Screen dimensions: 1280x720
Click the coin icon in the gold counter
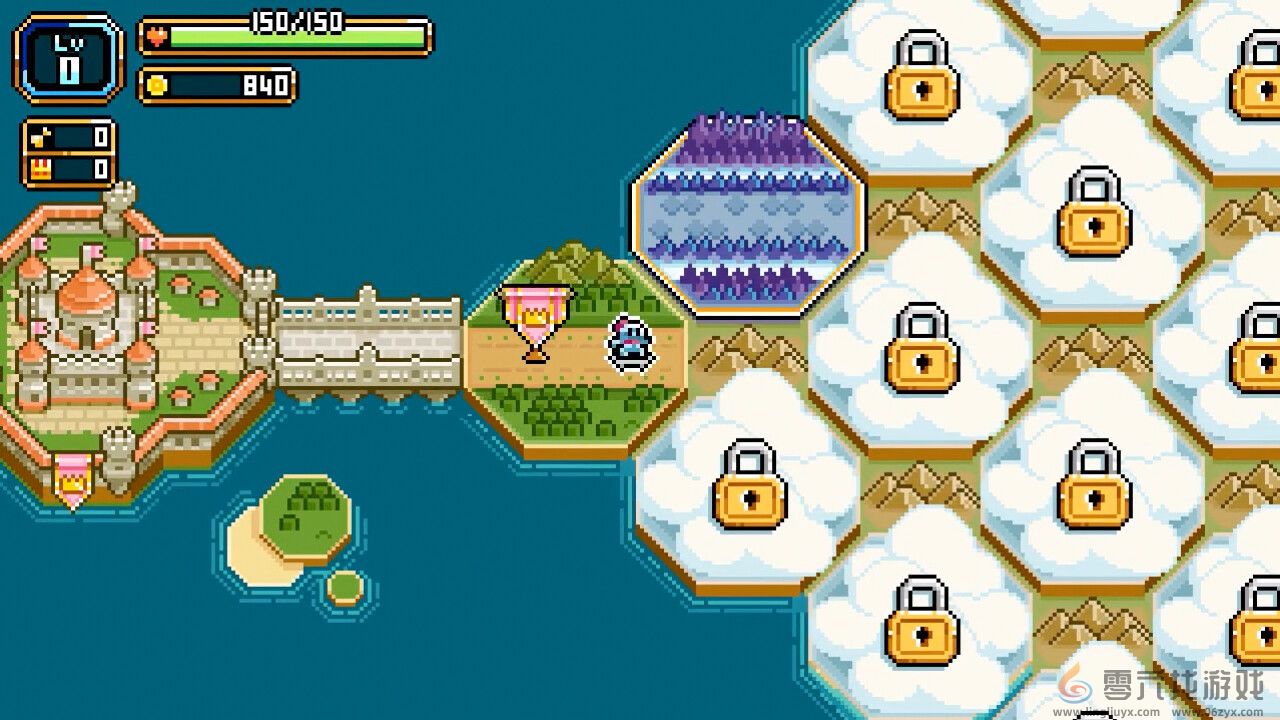(157, 85)
